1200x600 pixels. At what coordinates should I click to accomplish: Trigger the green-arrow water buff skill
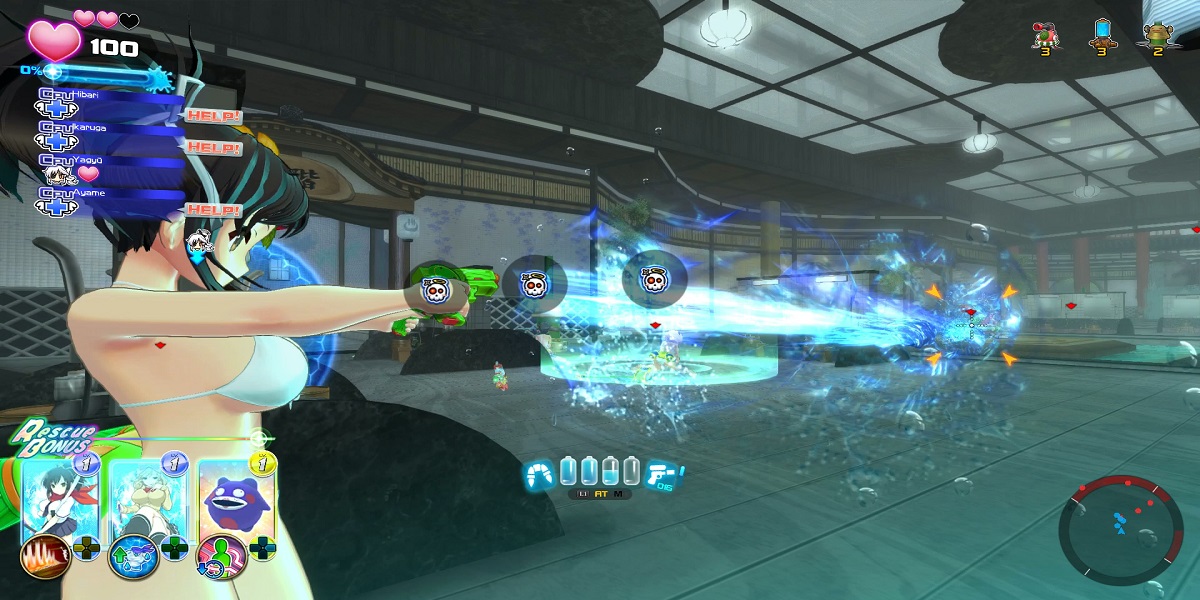tap(131, 556)
